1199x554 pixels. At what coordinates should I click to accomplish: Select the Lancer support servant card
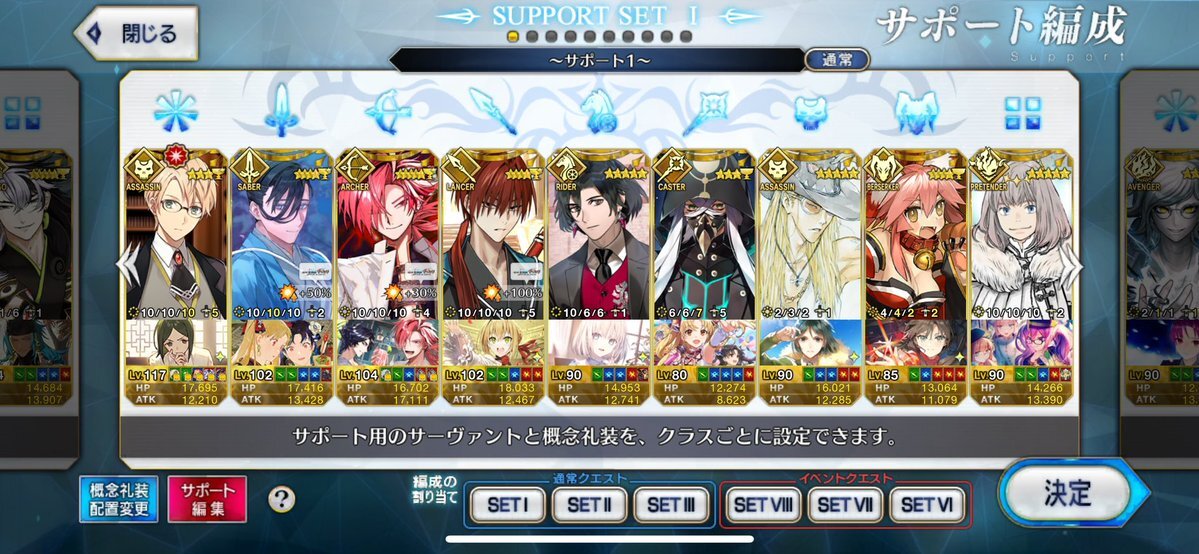click(493, 240)
